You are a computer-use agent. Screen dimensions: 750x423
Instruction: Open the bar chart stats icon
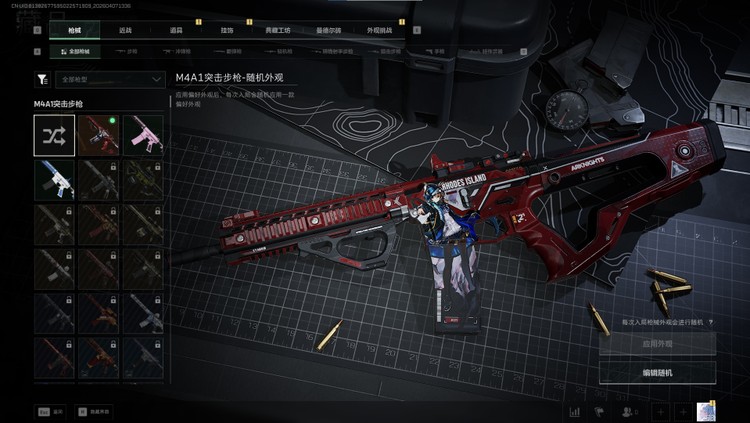(x=576, y=411)
